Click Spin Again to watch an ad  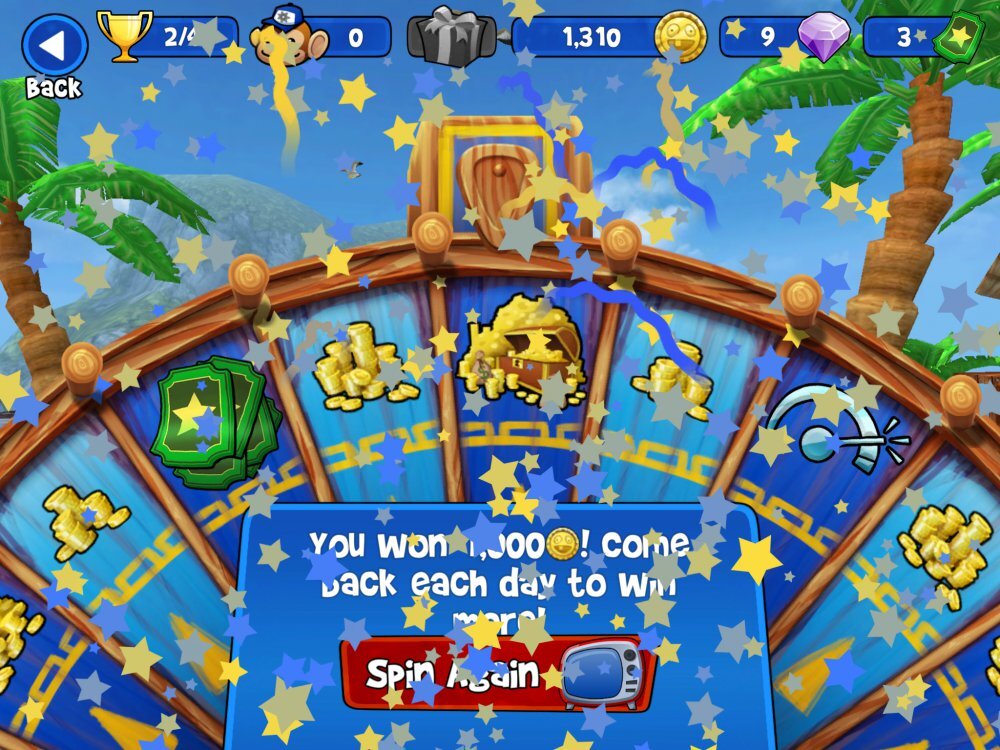497,672
